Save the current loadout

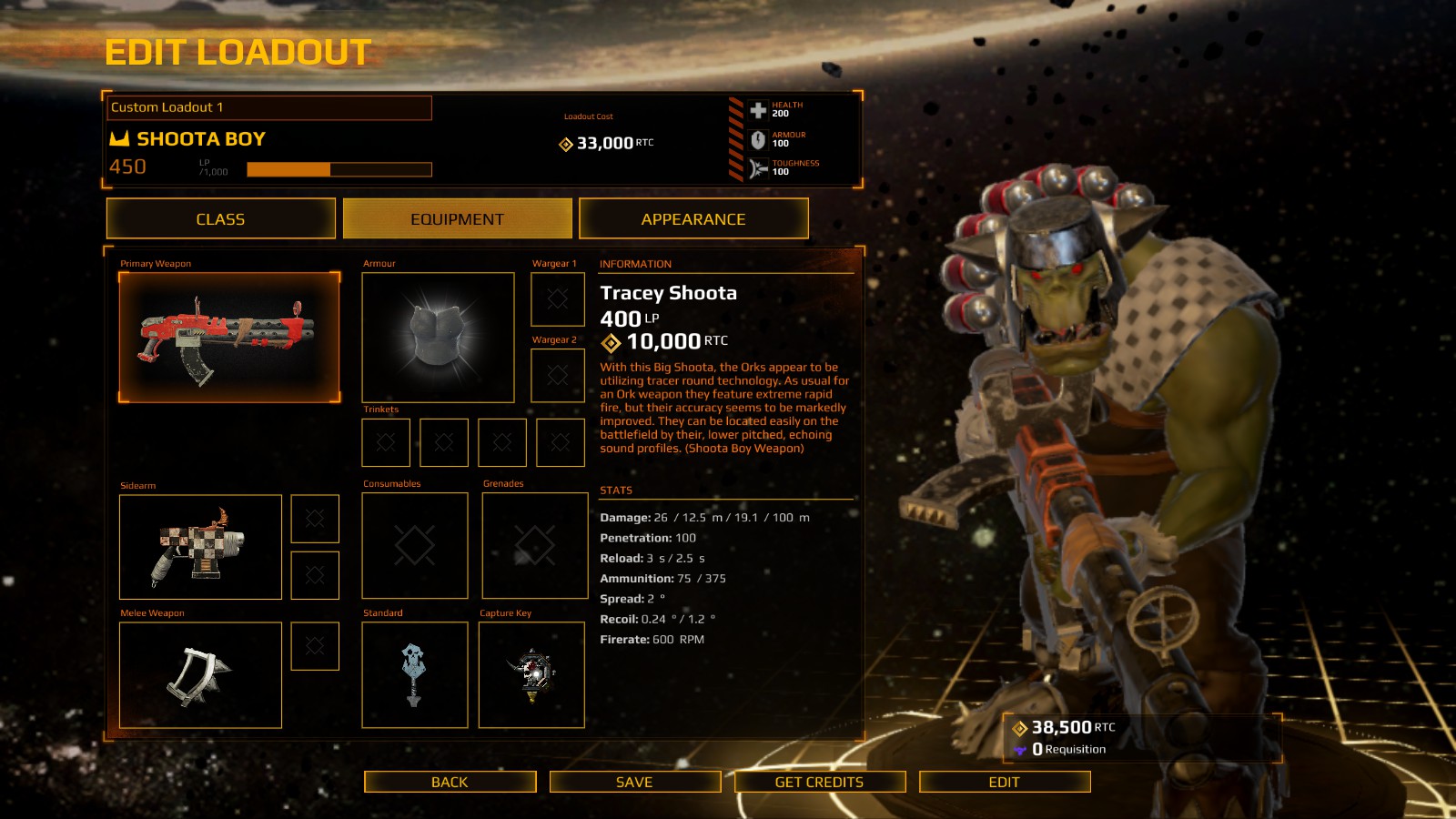634,782
